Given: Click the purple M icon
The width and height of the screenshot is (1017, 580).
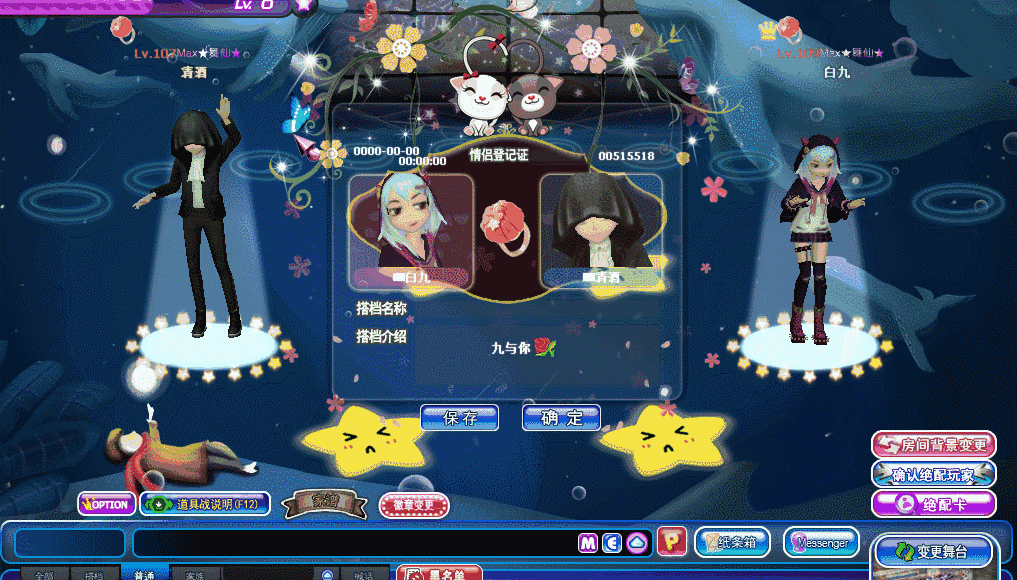Looking at the screenshot, I should pyautogui.click(x=588, y=543).
